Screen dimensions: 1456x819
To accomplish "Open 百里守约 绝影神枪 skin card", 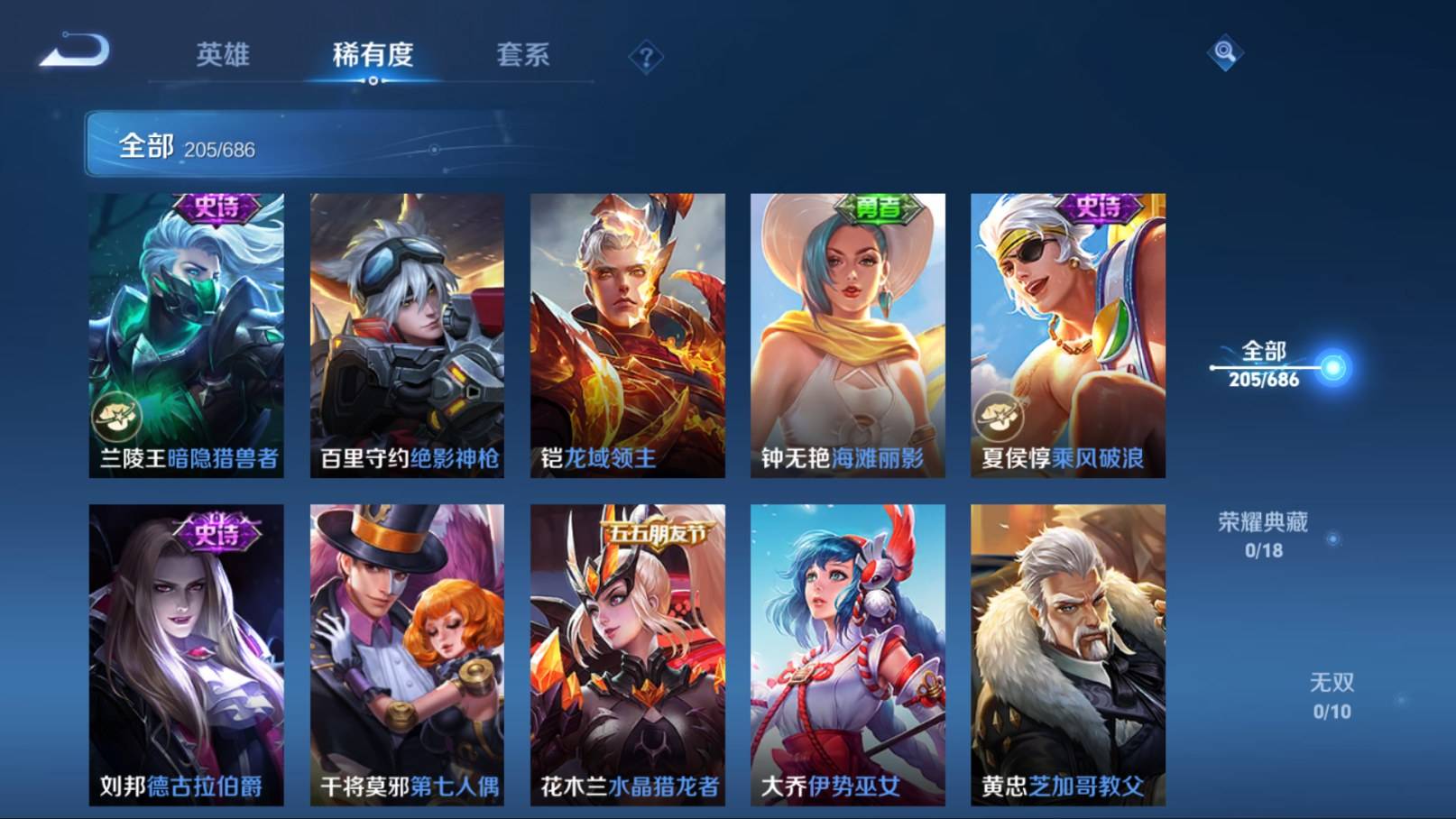I will click(407, 335).
